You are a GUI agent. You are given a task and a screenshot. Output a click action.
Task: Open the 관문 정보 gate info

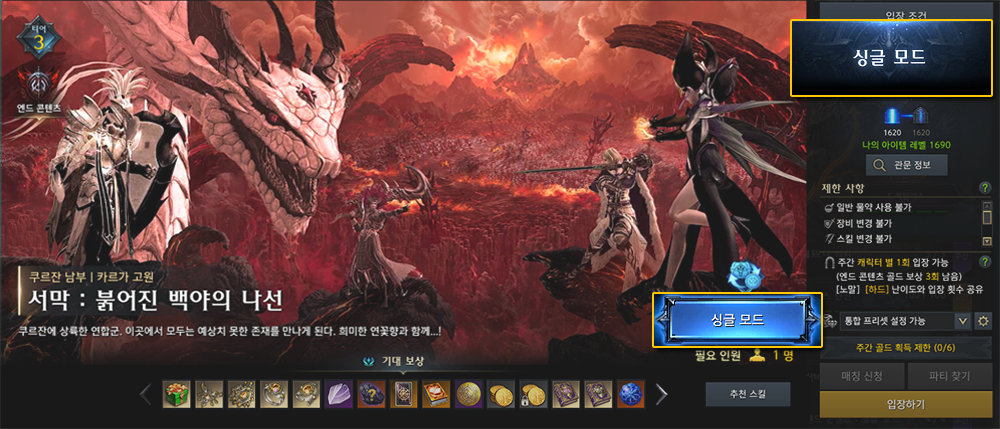point(906,165)
